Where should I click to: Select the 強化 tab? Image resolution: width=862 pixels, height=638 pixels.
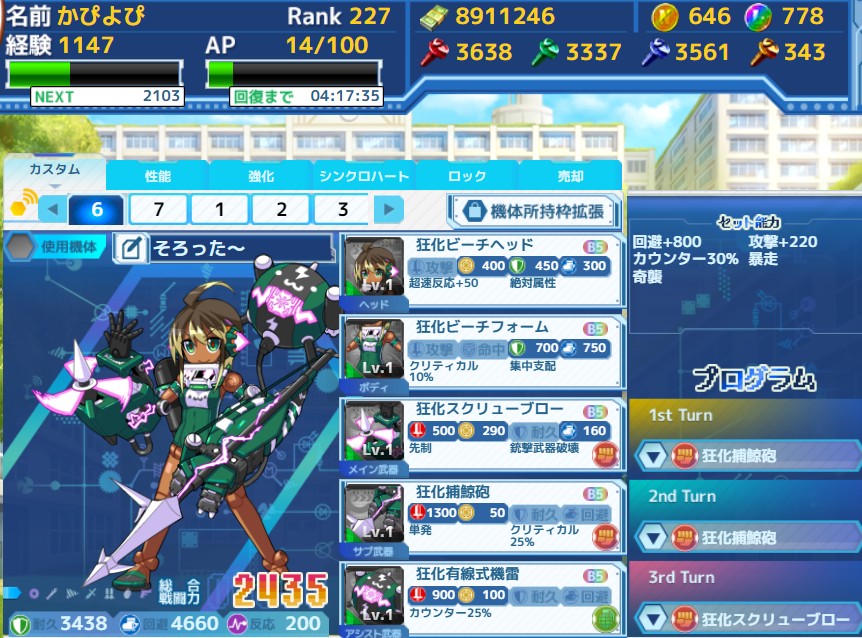click(261, 176)
